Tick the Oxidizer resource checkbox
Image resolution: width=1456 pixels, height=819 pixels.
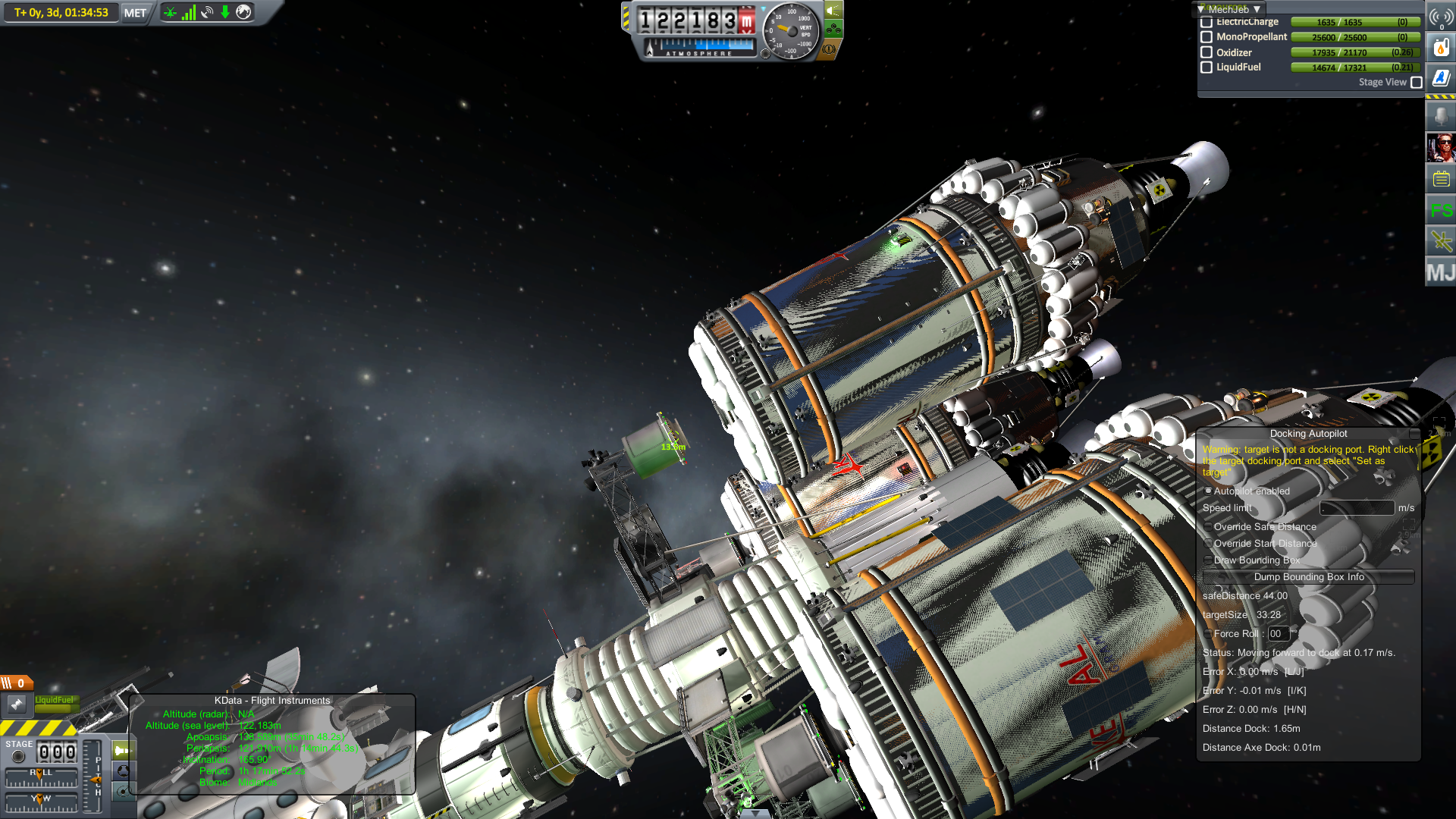1207,52
